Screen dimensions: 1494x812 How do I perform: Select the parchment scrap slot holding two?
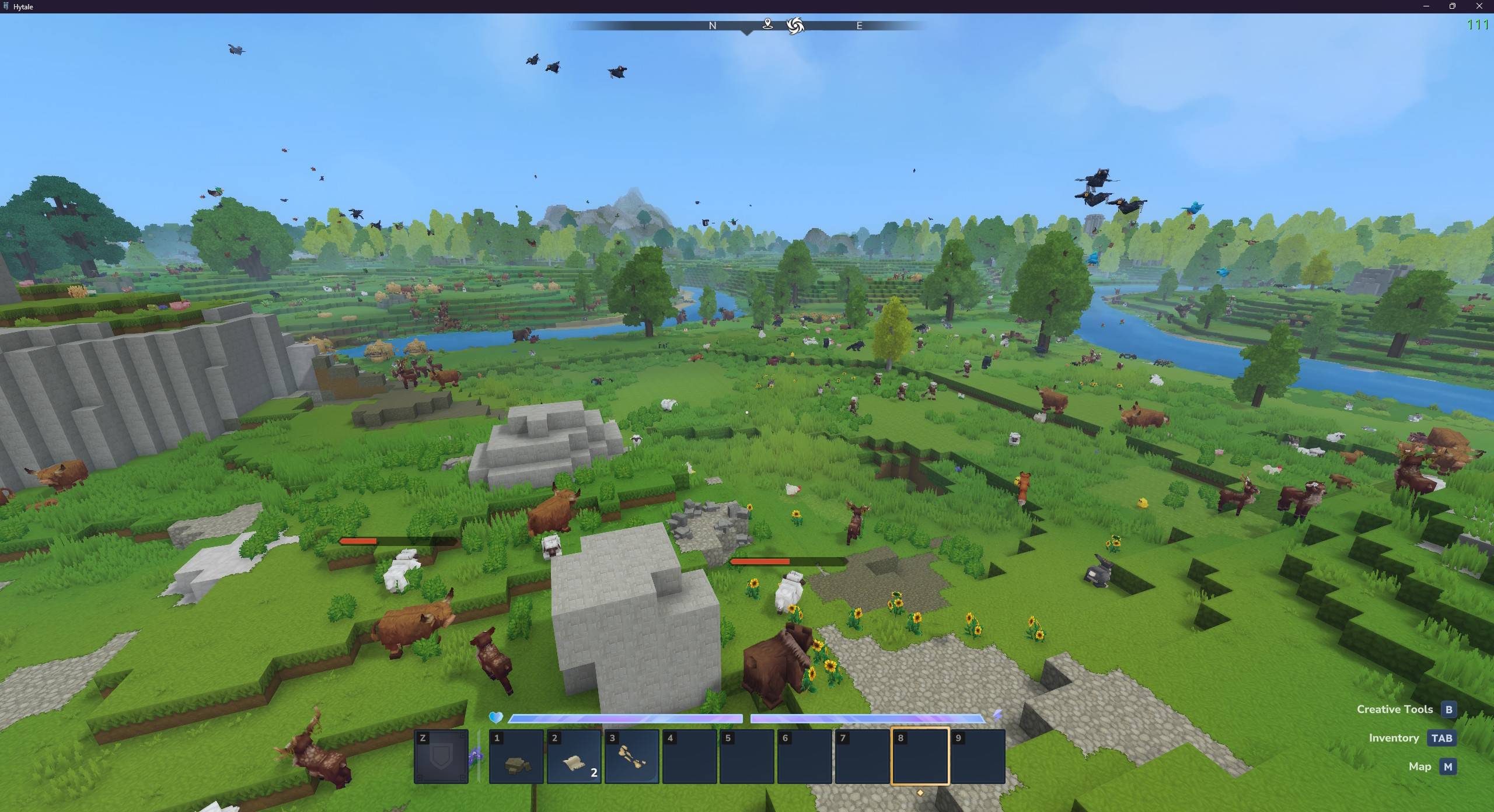(x=574, y=757)
